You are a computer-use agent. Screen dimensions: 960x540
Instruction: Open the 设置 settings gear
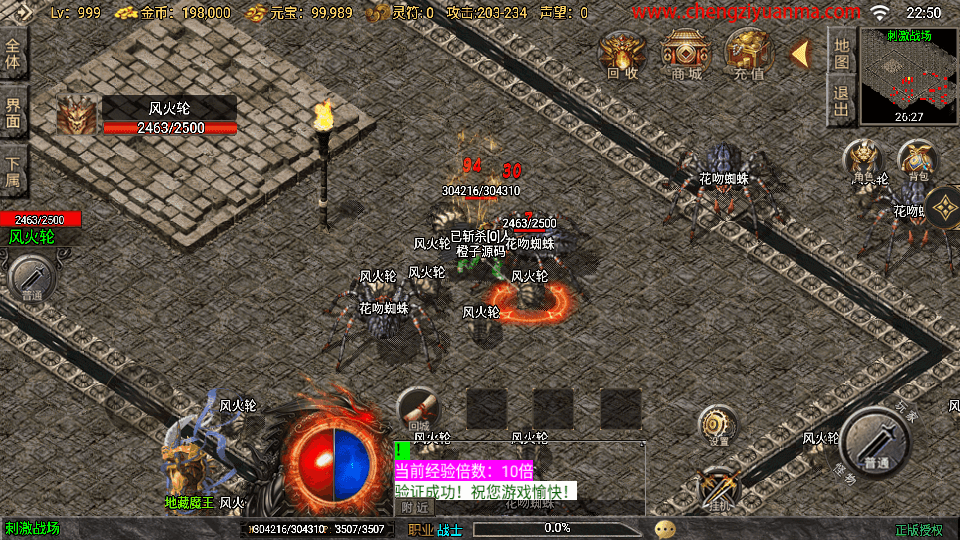[x=718, y=424]
